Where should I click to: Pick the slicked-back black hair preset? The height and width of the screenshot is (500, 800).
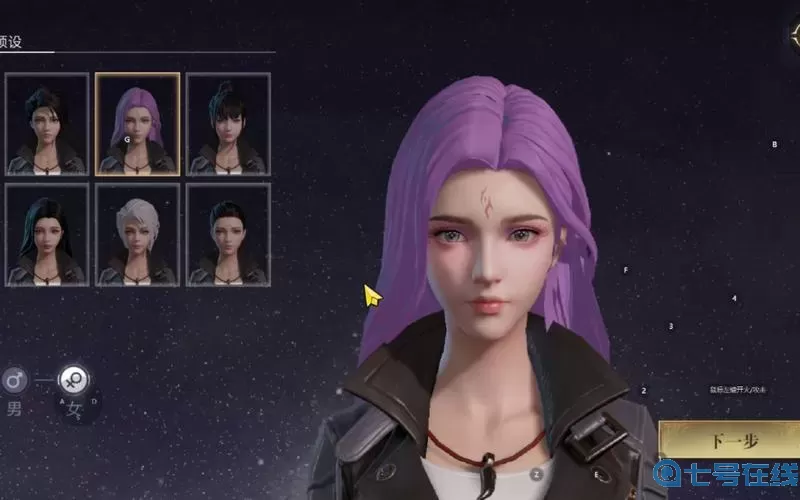pyautogui.click(x=228, y=235)
